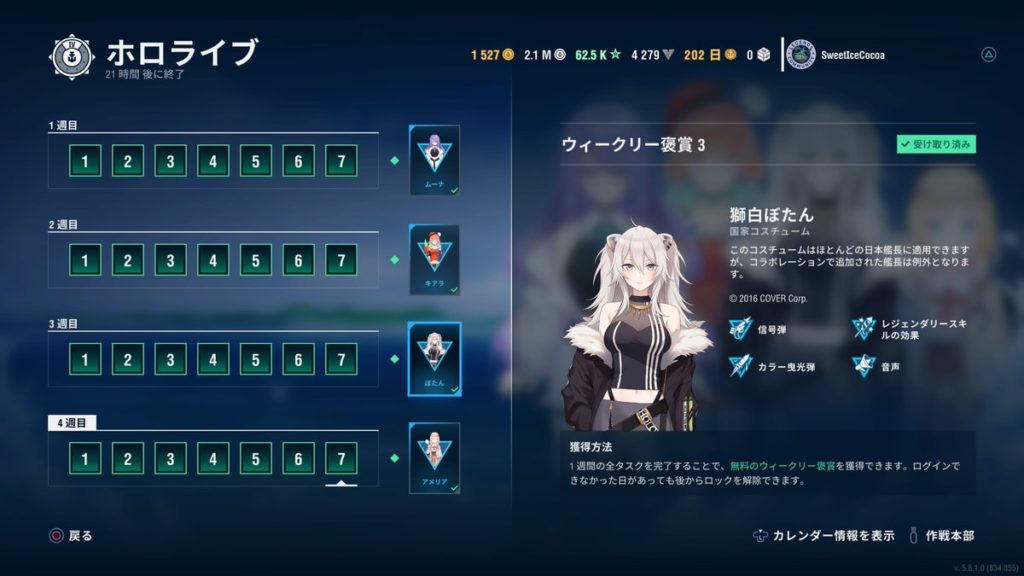Image resolution: width=1024 pixels, height=576 pixels.
Task: Click the 受け取り済み claimed badge
Action: click(x=936, y=145)
